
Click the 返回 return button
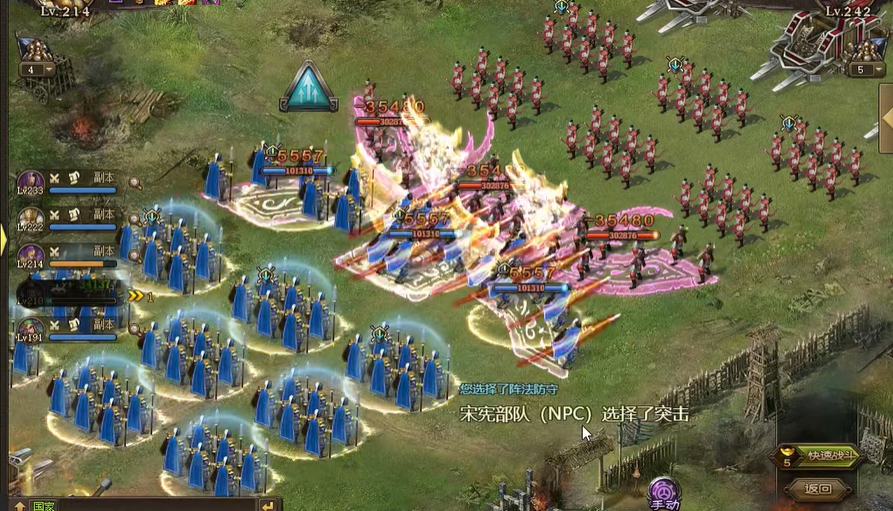coord(819,489)
